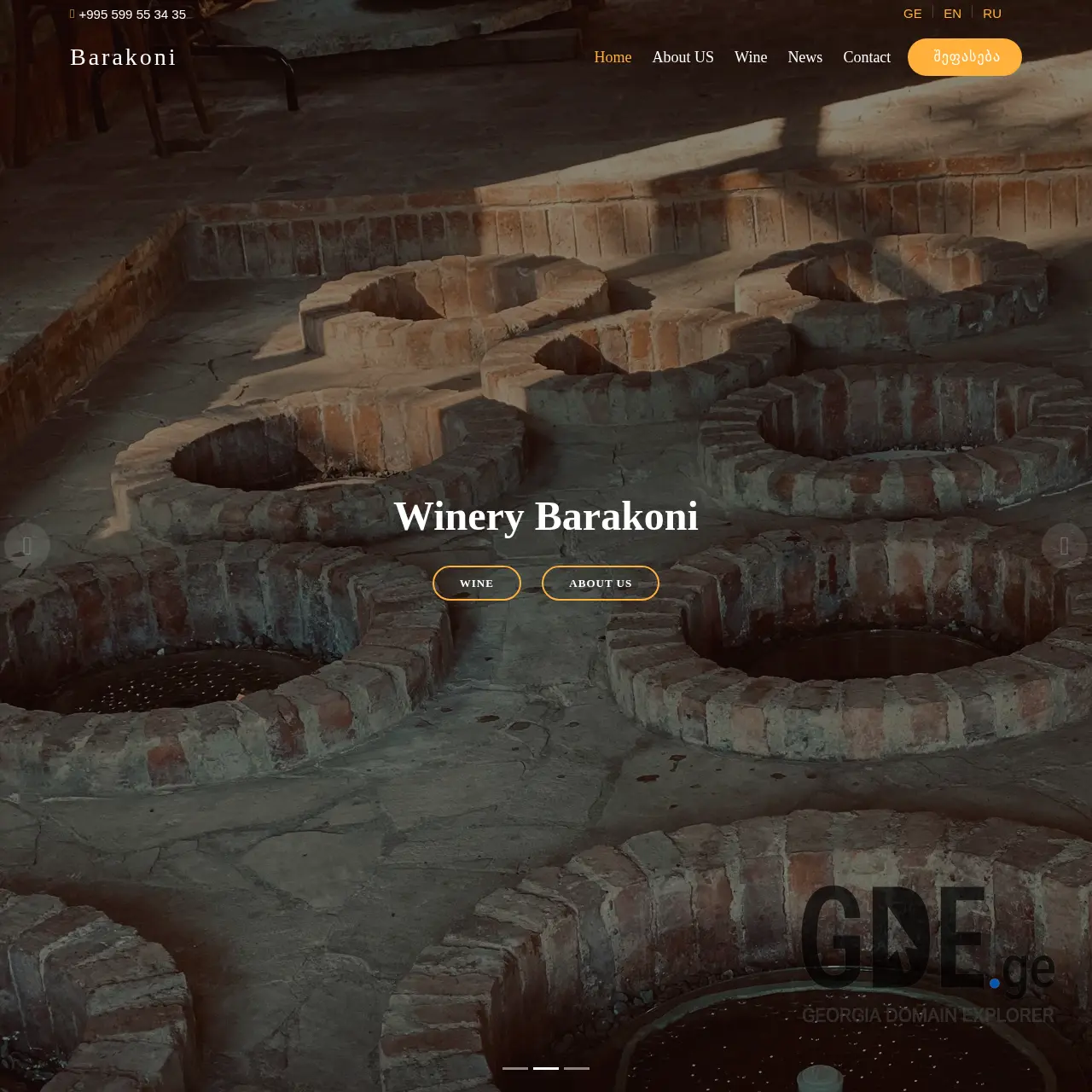Switch language to EN
Screen dimensions: 1092x1092
click(x=951, y=13)
